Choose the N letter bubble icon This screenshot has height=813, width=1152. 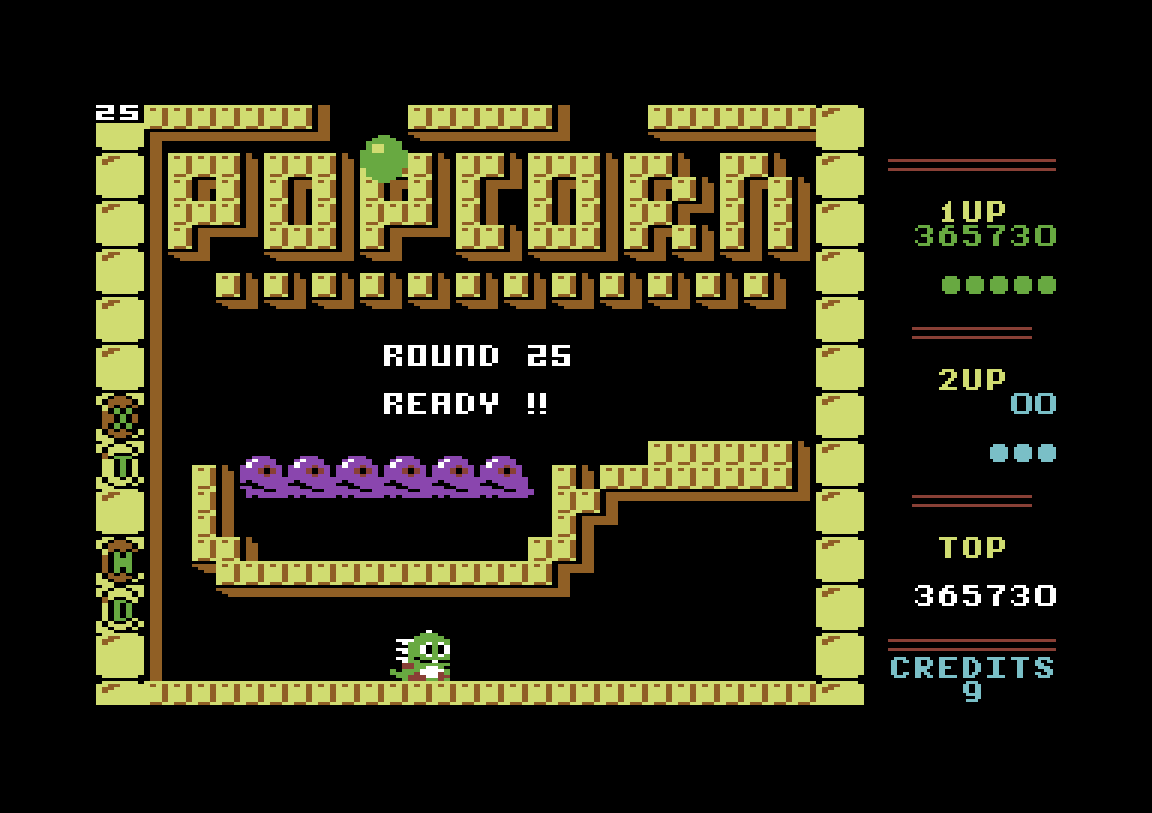121,562
